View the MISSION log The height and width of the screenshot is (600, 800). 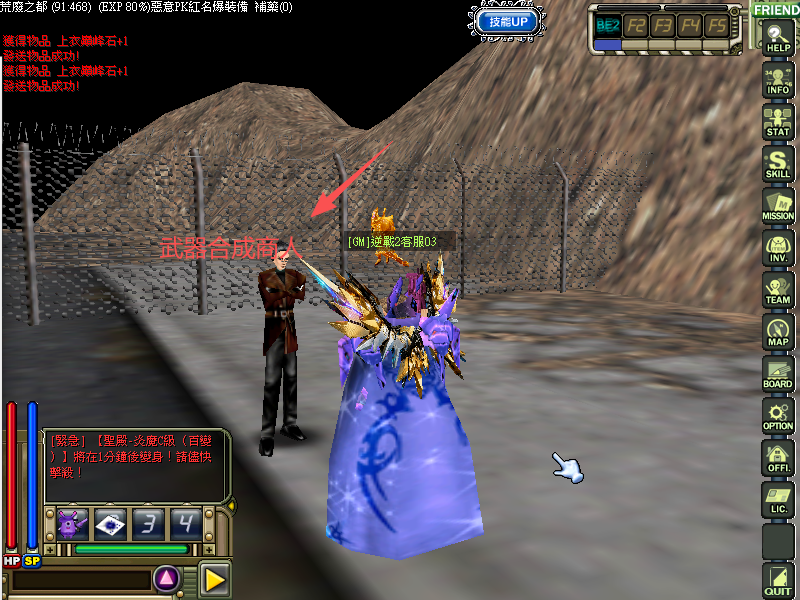tap(778, 208)
